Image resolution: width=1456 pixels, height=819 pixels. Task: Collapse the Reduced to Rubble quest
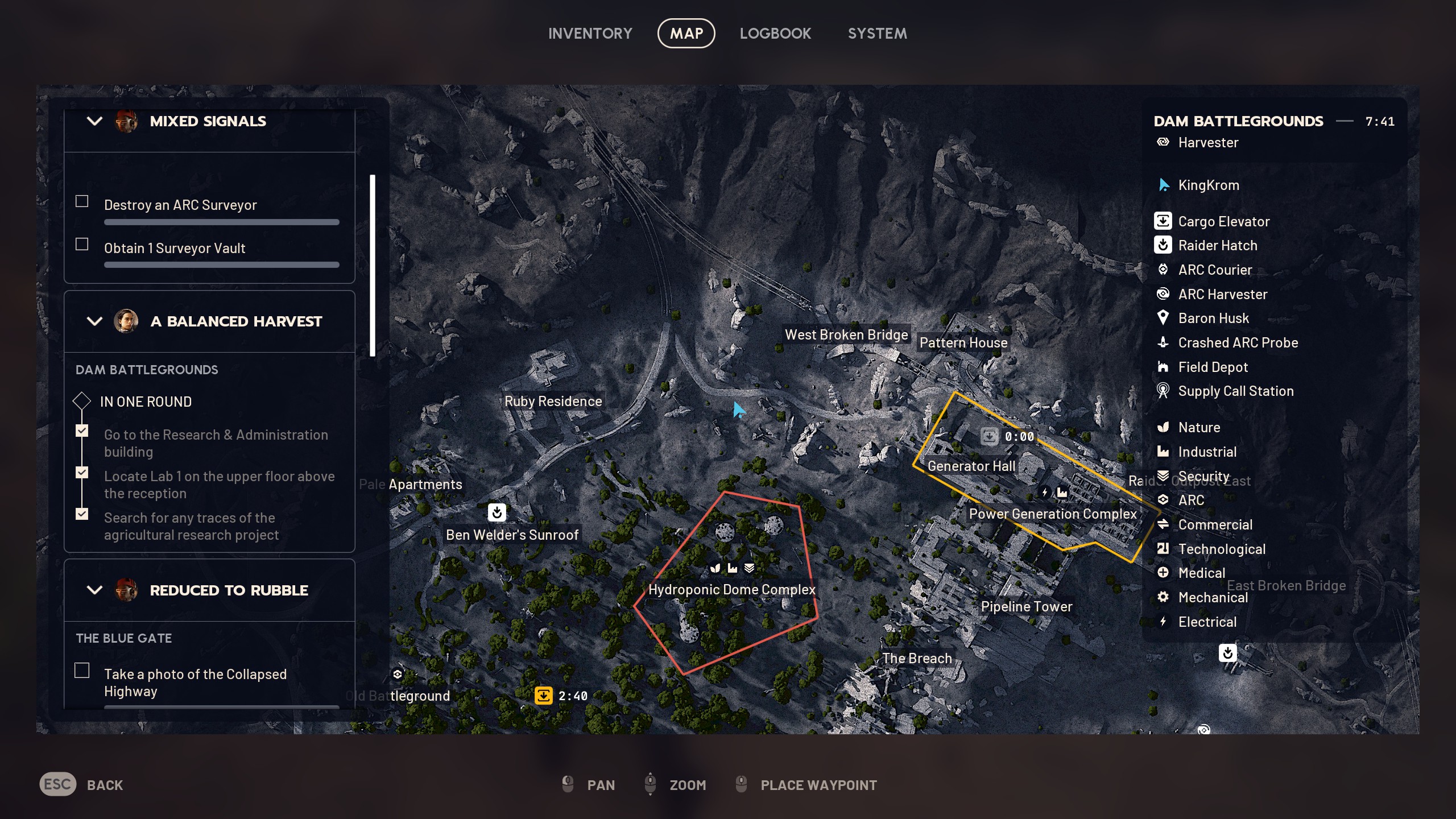[x=94, y=590]
